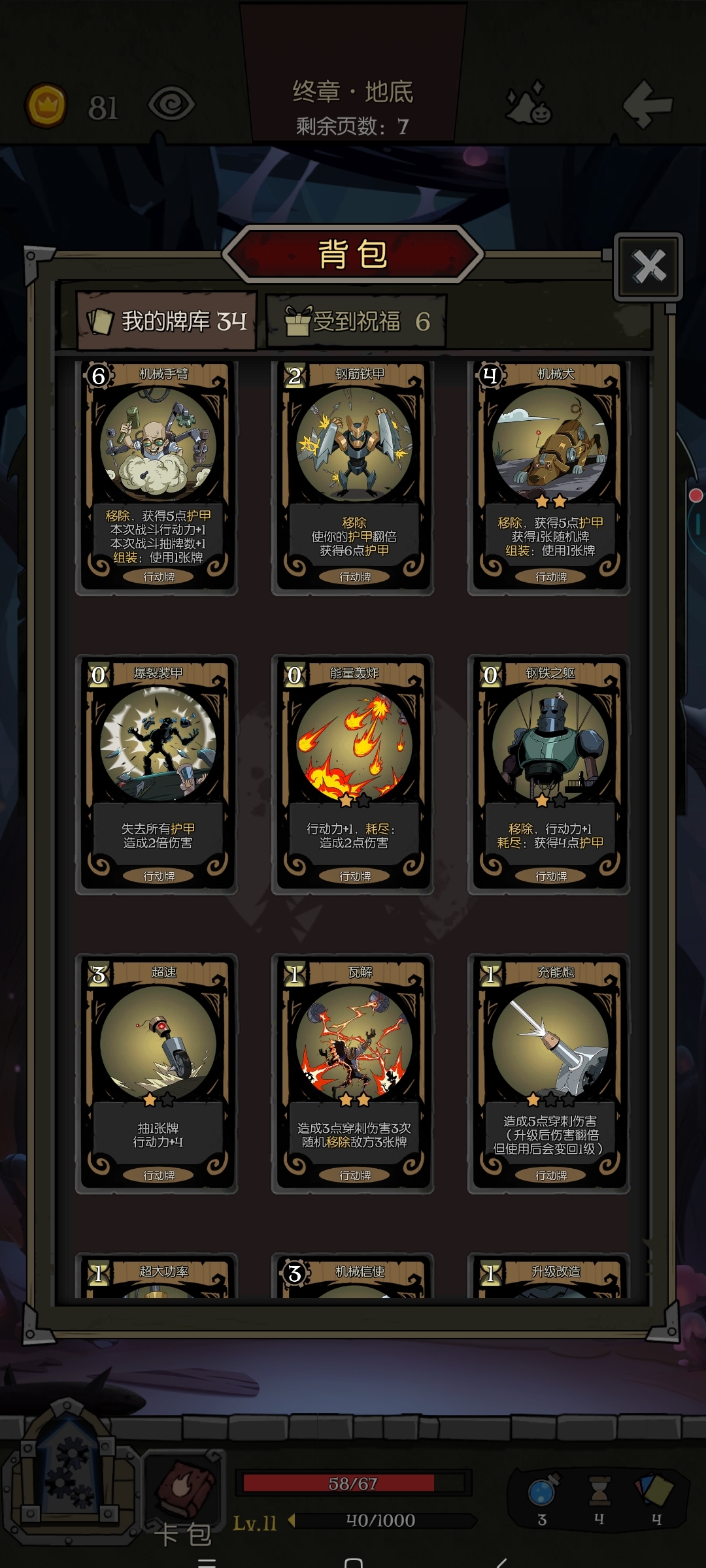Open the 爆裂装甲 card
706x1568 pixels.
pos(157,774)
